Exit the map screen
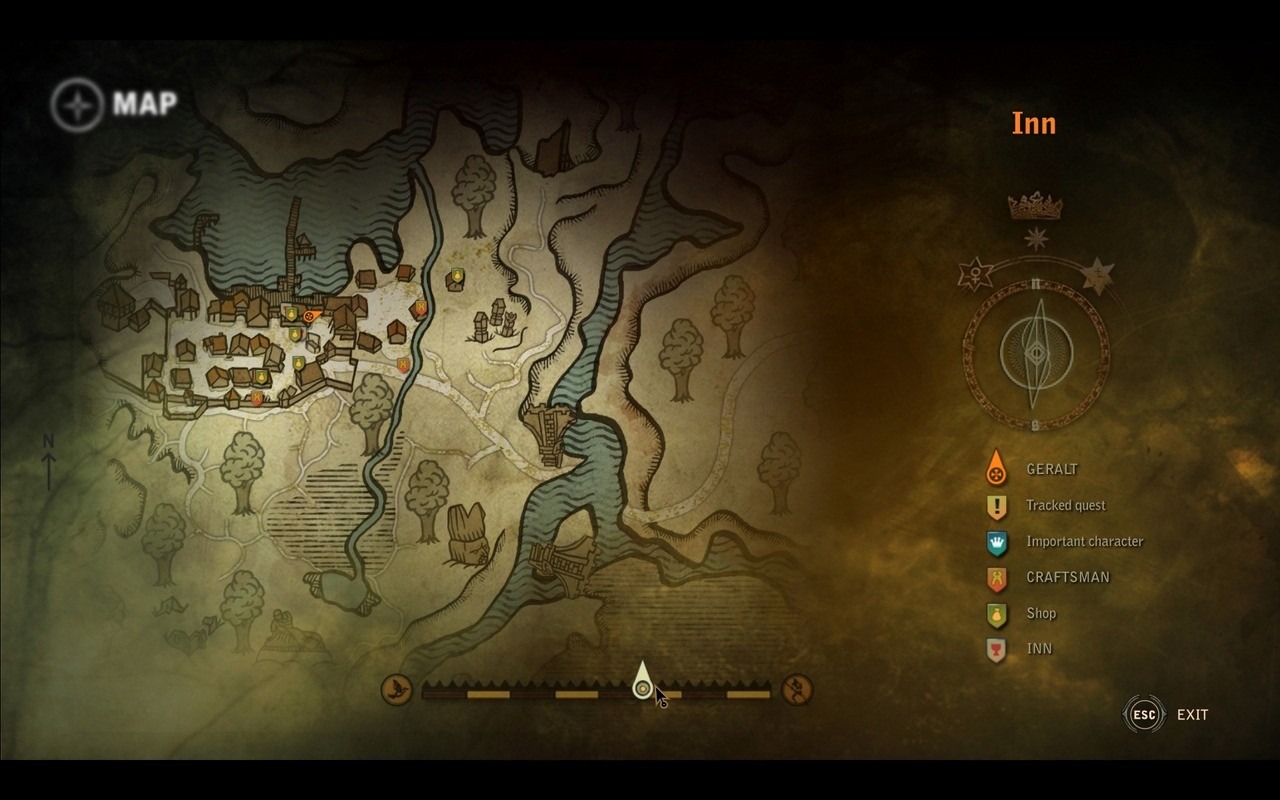The width and height of the screenshot is (1280, 800). pyautogui.click(x=1146, y=714)
